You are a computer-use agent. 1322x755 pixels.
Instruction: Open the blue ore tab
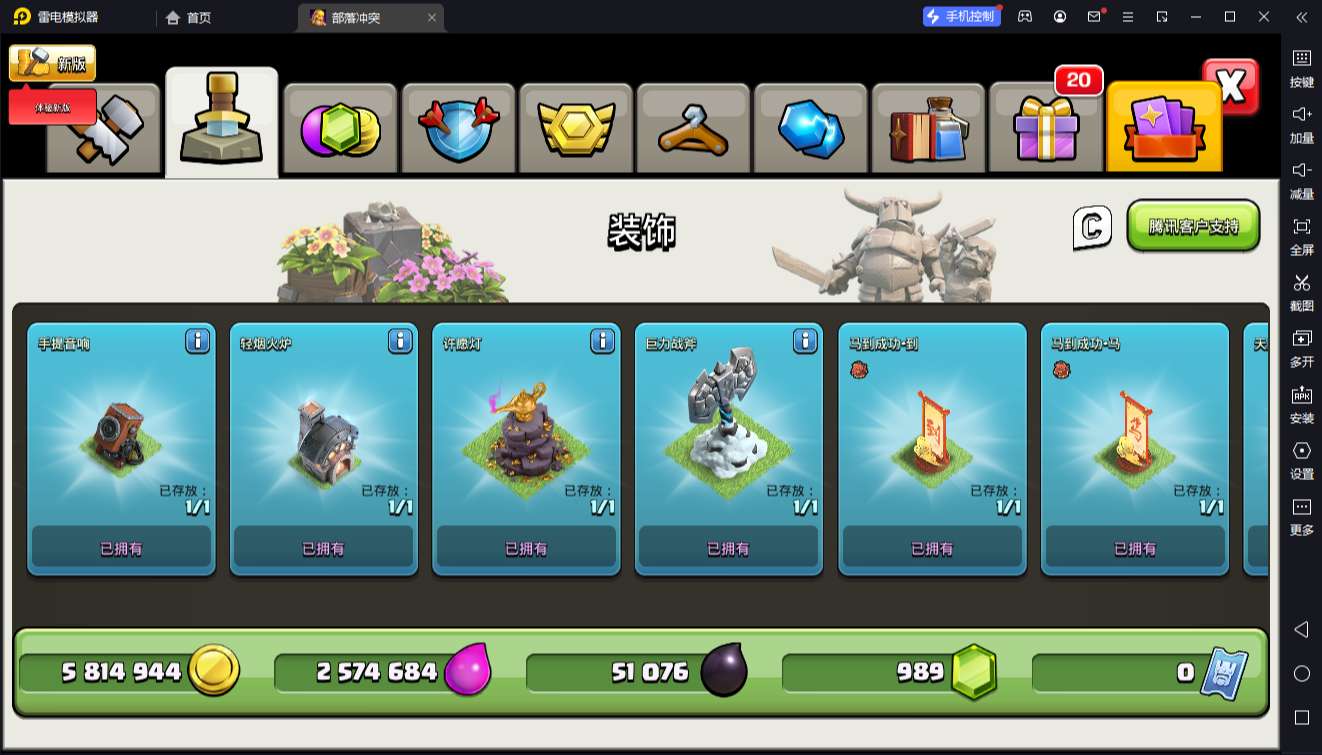[810, 130]
